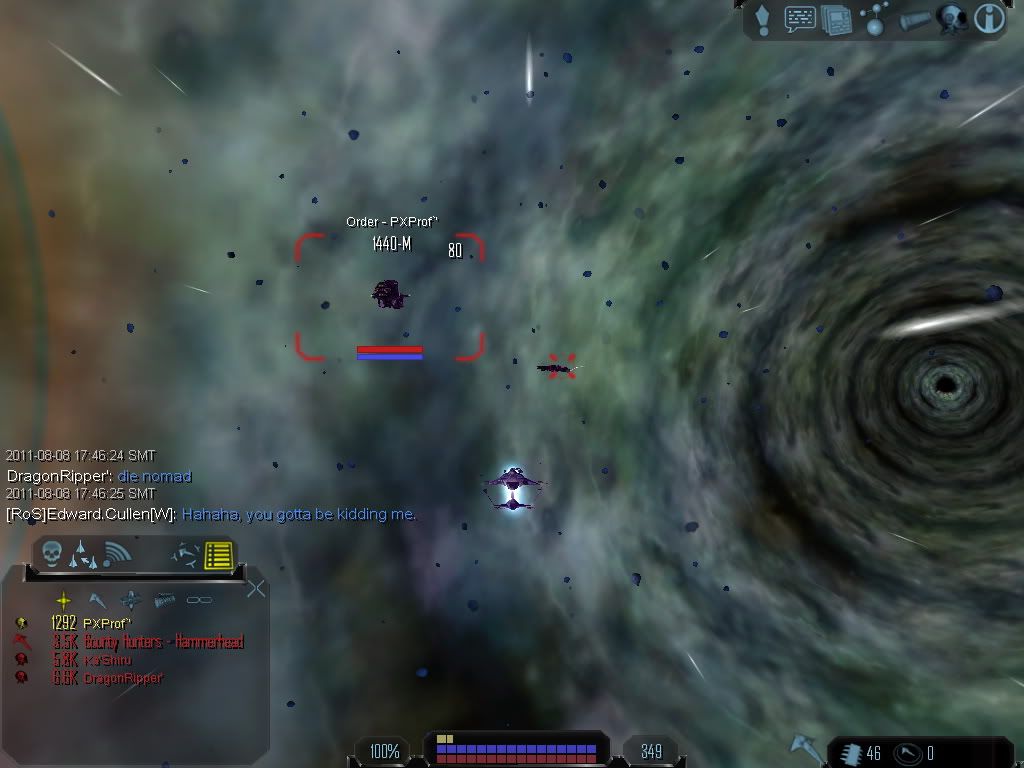The height and width of the screenshot is (768, 1024).
Task: Filter contacts by yellow star icon
Action: pos(64,600)
